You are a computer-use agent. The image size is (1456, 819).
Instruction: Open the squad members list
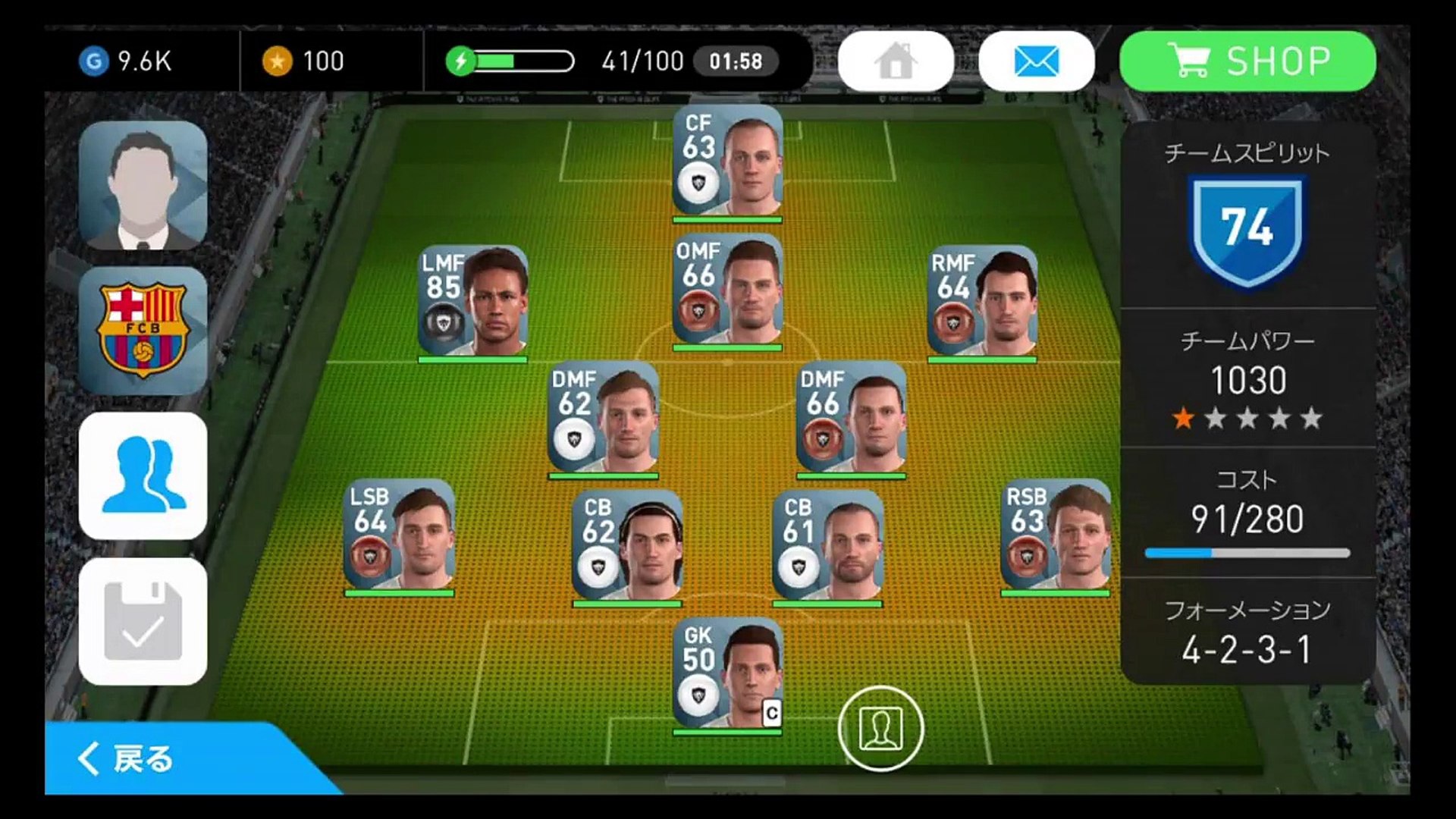143,475
